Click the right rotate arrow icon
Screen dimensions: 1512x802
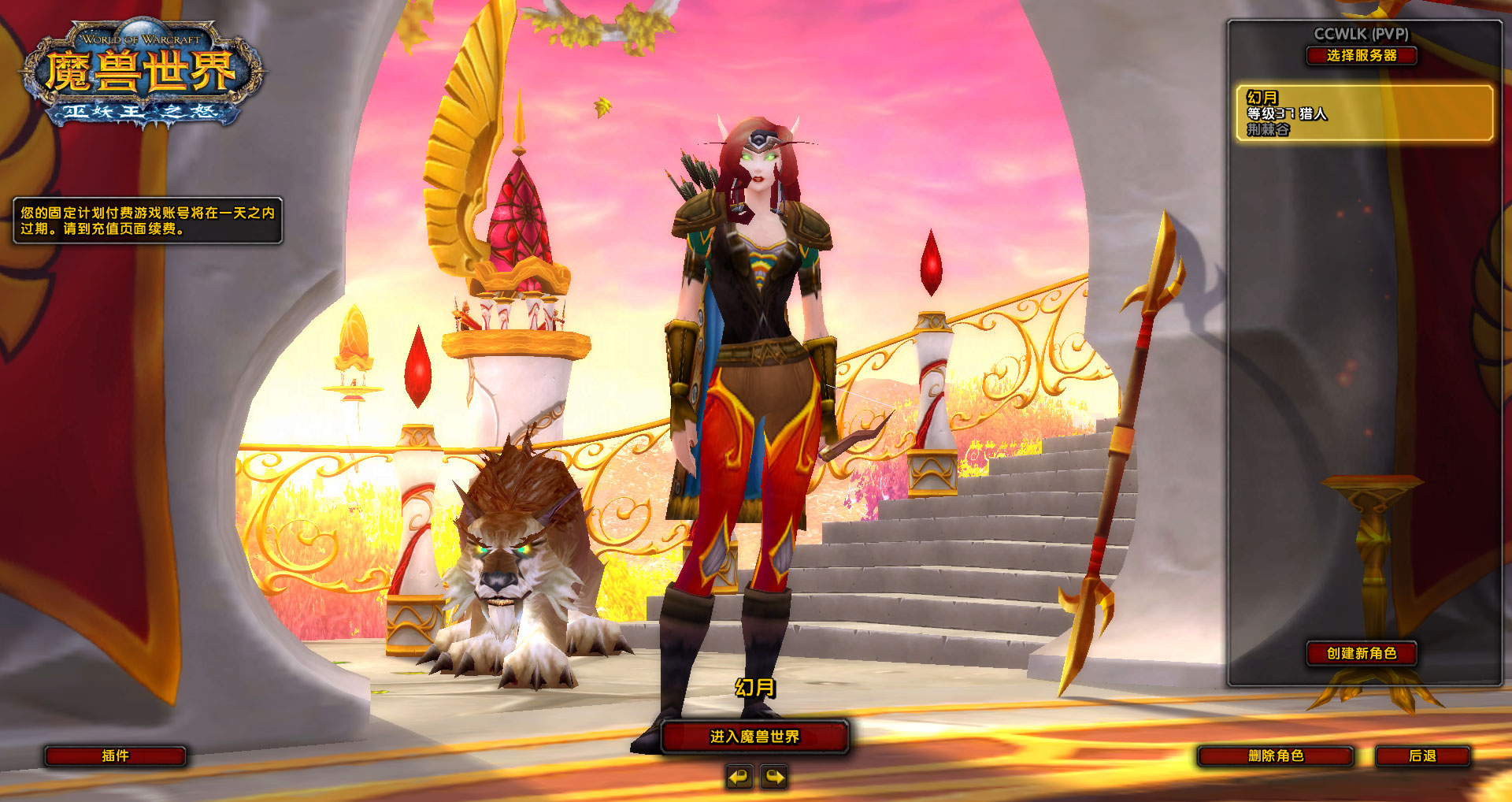pyautogui.click(x=773, y=776)
